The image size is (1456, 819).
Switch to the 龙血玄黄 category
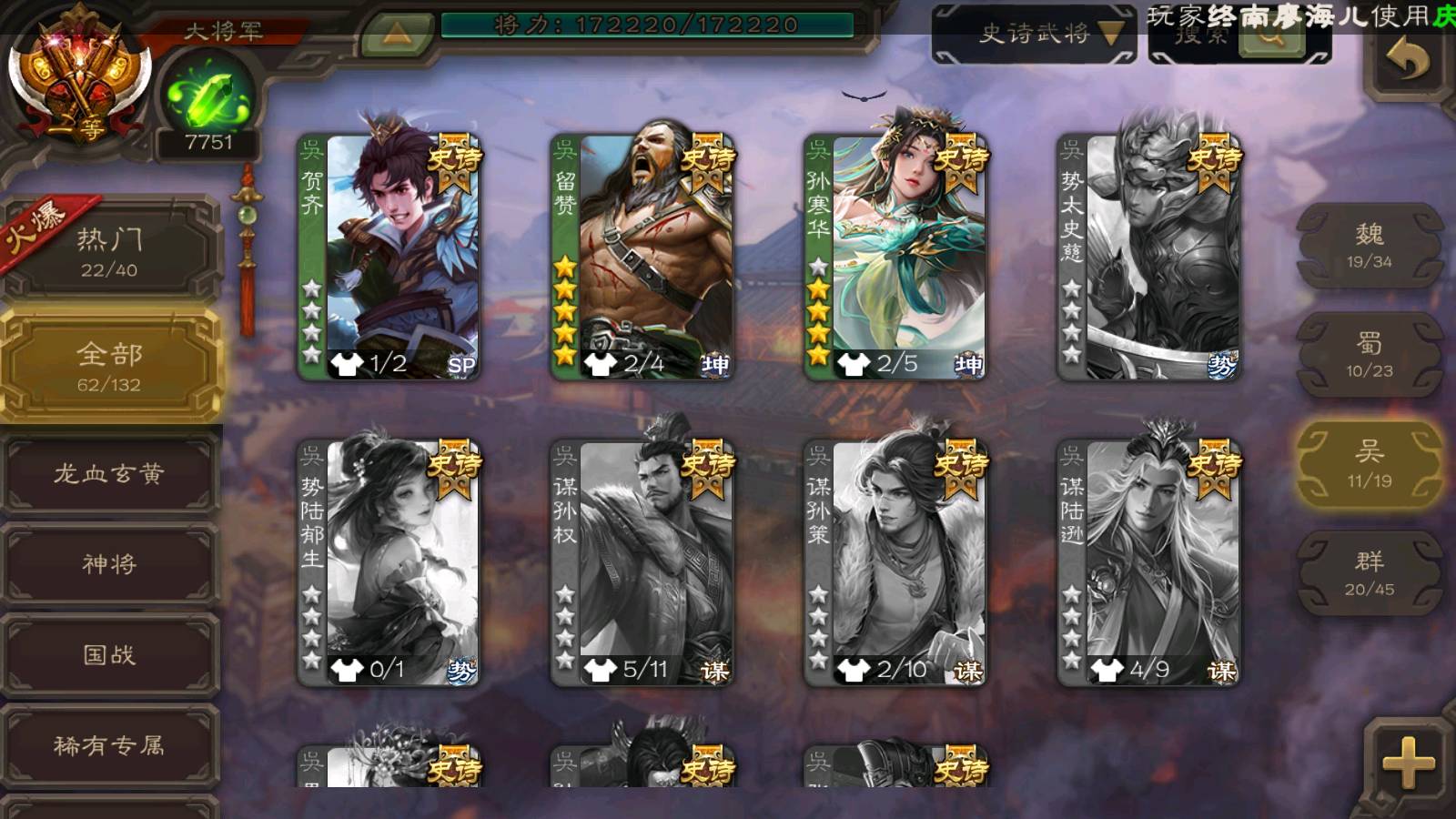click(x=109, y=473)
